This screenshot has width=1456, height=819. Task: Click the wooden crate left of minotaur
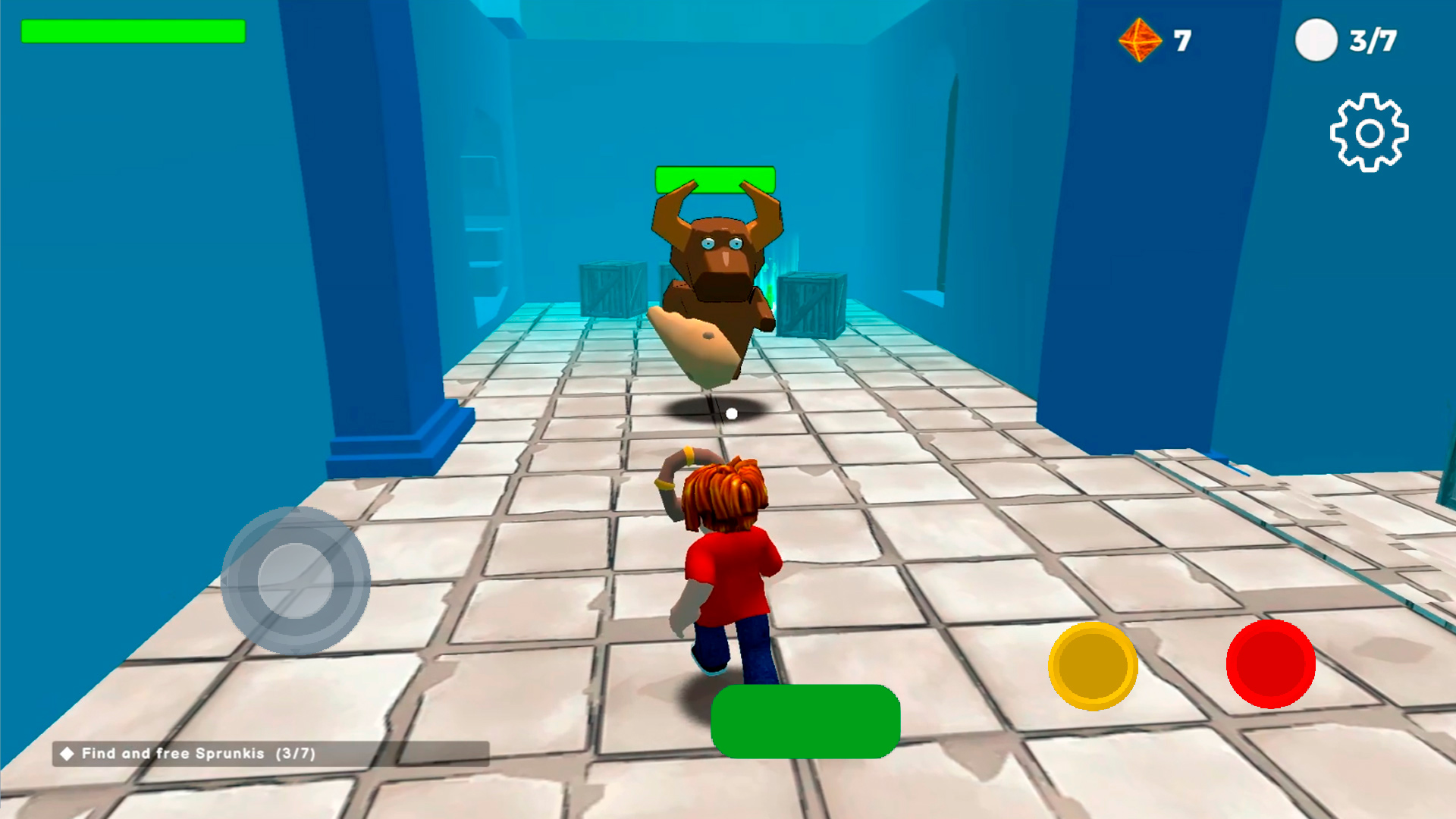click(x=611, y=290)
